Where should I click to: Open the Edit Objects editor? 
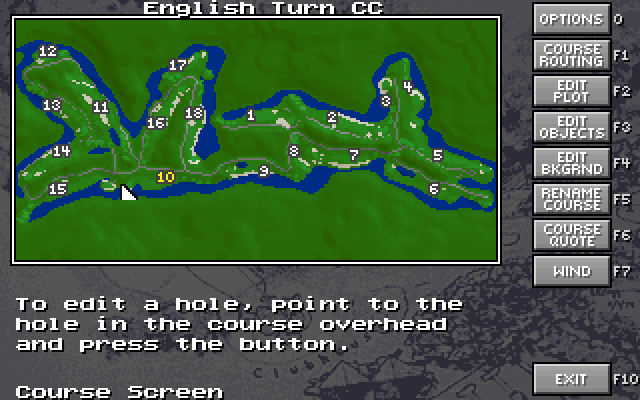click(x=571, y=127)
